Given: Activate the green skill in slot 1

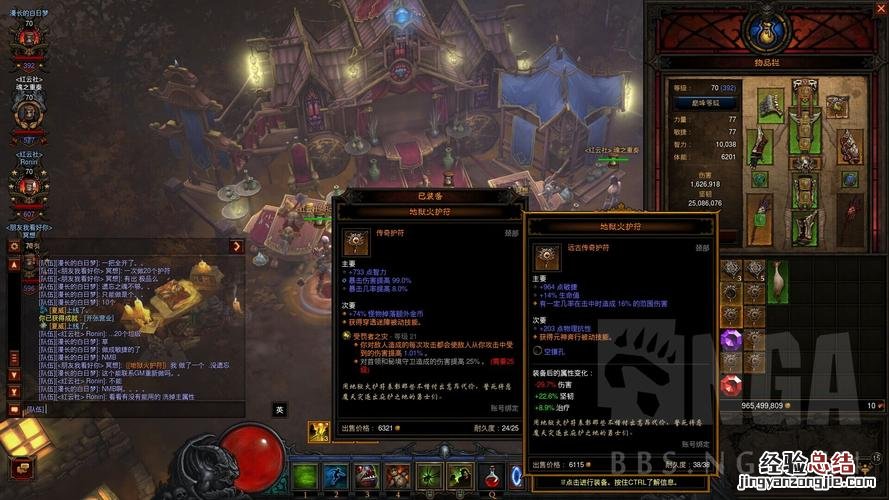Looking at the screenshot, I should (304, 477).
